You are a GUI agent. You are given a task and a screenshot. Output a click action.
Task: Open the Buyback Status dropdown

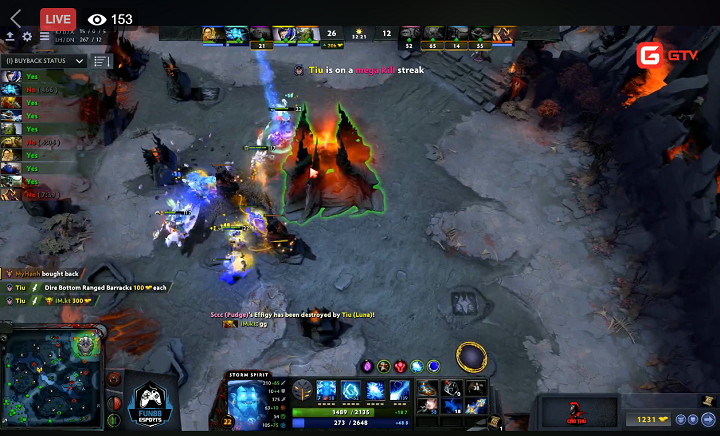tap(44, 61)
